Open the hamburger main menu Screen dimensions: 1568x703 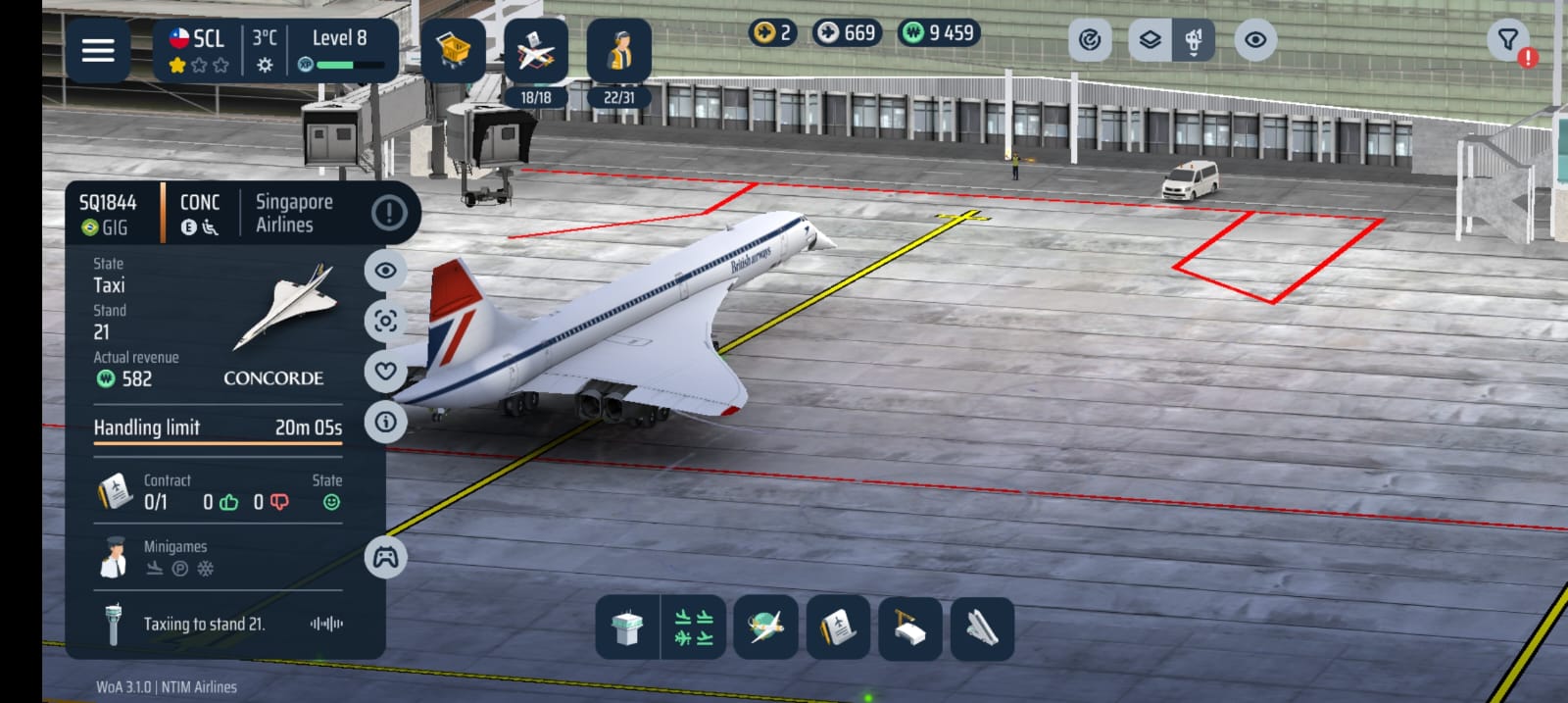[98, 50]
